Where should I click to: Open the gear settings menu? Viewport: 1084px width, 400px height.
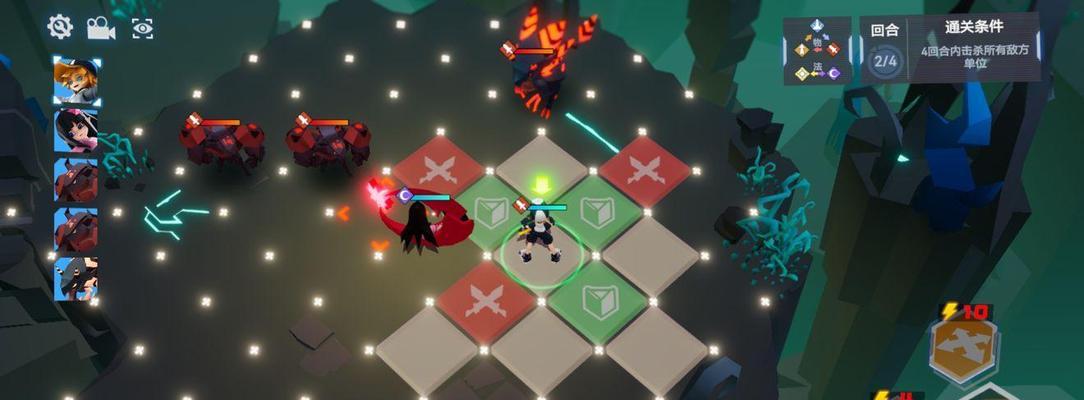pos(60,27)
